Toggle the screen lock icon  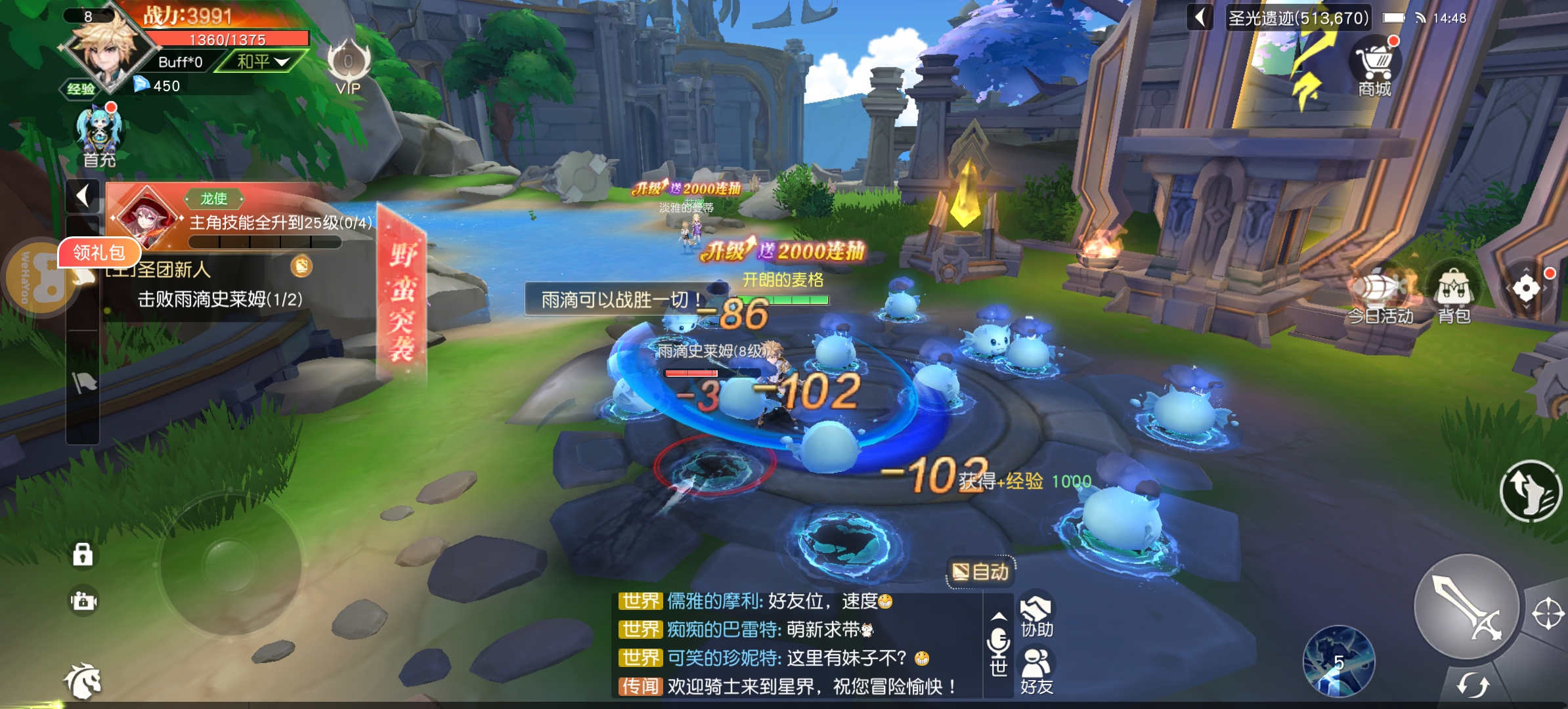(84, 555)
